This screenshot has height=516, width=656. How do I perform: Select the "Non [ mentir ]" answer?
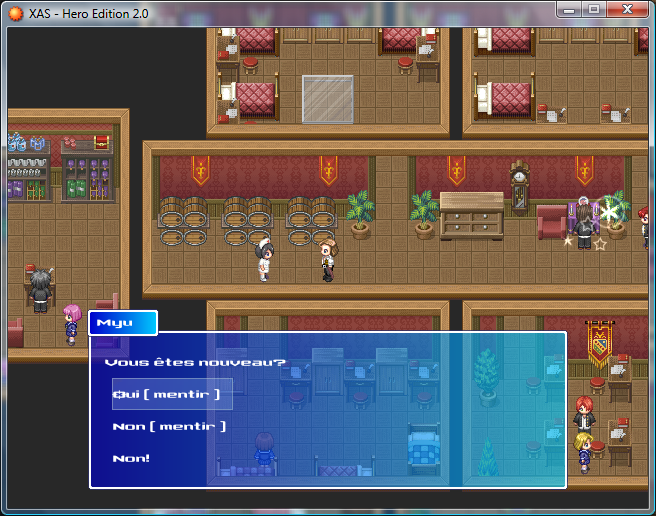coord(169,426)
